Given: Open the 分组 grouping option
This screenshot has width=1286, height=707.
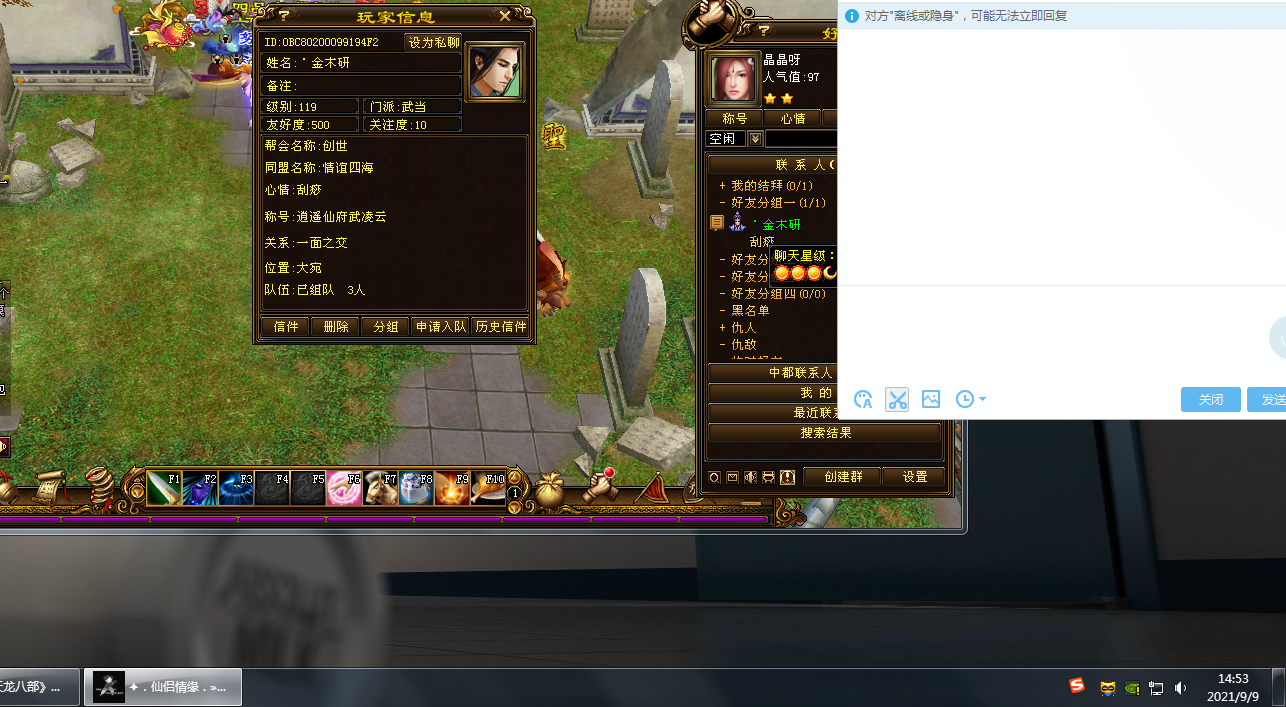Looking at the screenshot, I should tap(386, 327).
